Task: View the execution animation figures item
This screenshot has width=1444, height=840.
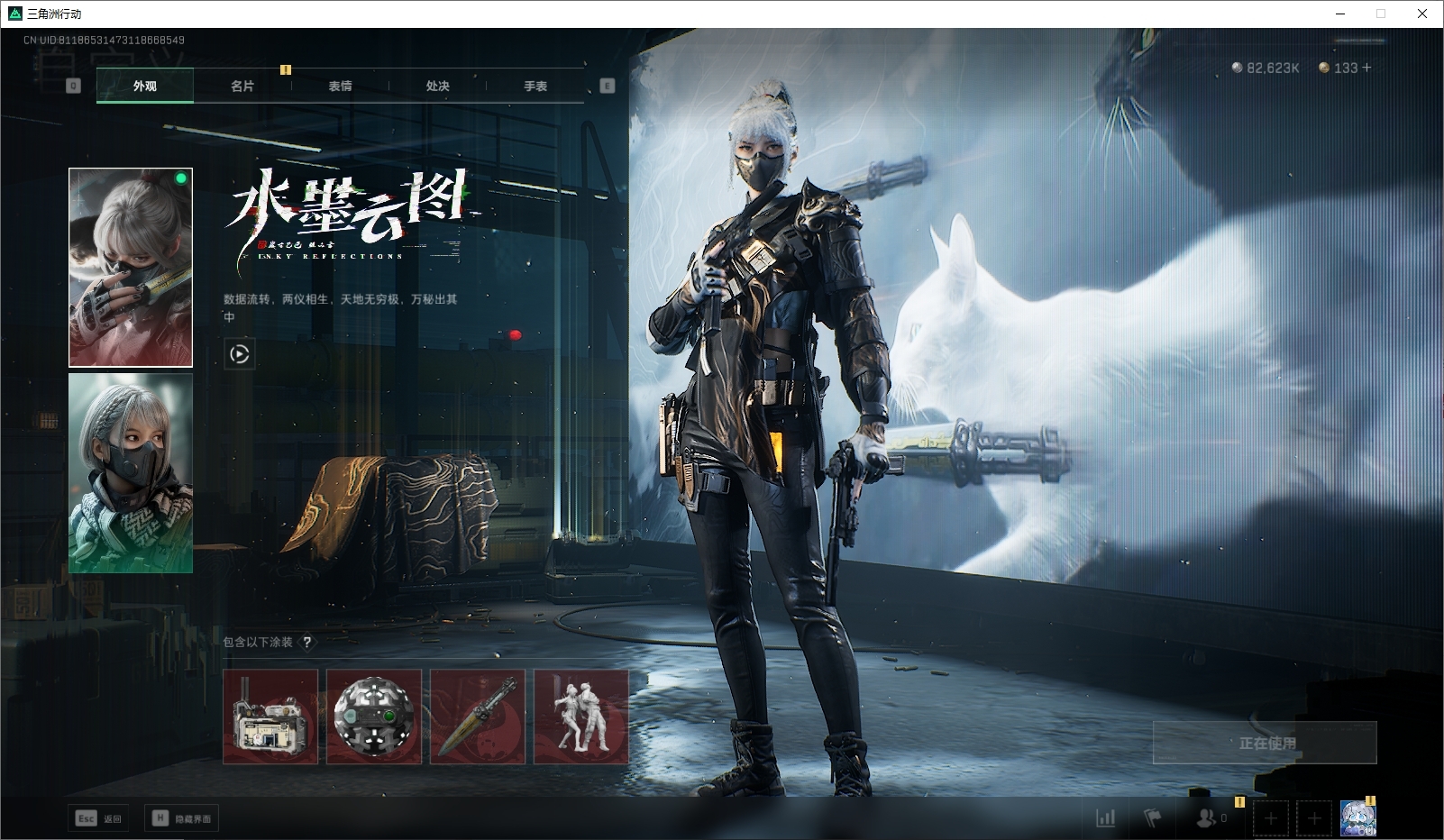Action: (581, 717)
